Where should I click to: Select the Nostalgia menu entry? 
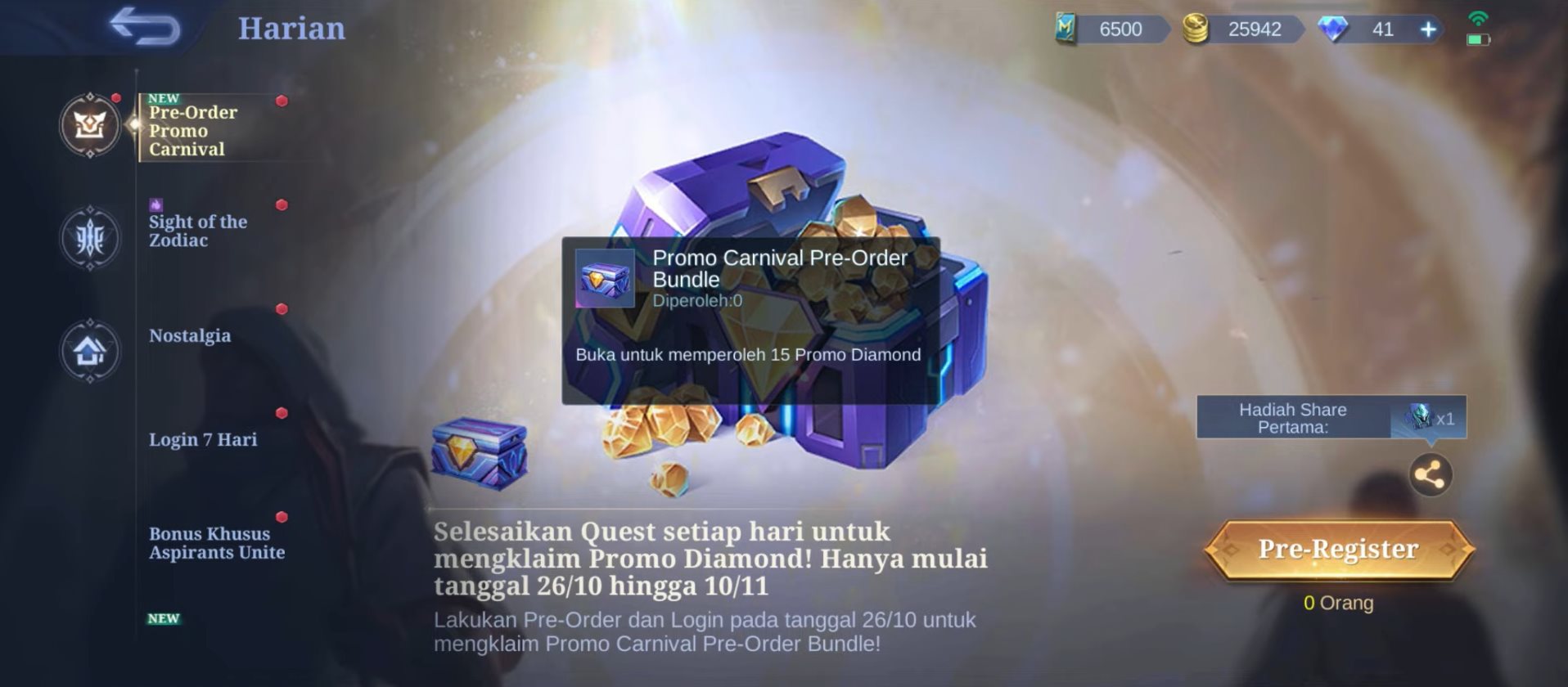(191, 335)
